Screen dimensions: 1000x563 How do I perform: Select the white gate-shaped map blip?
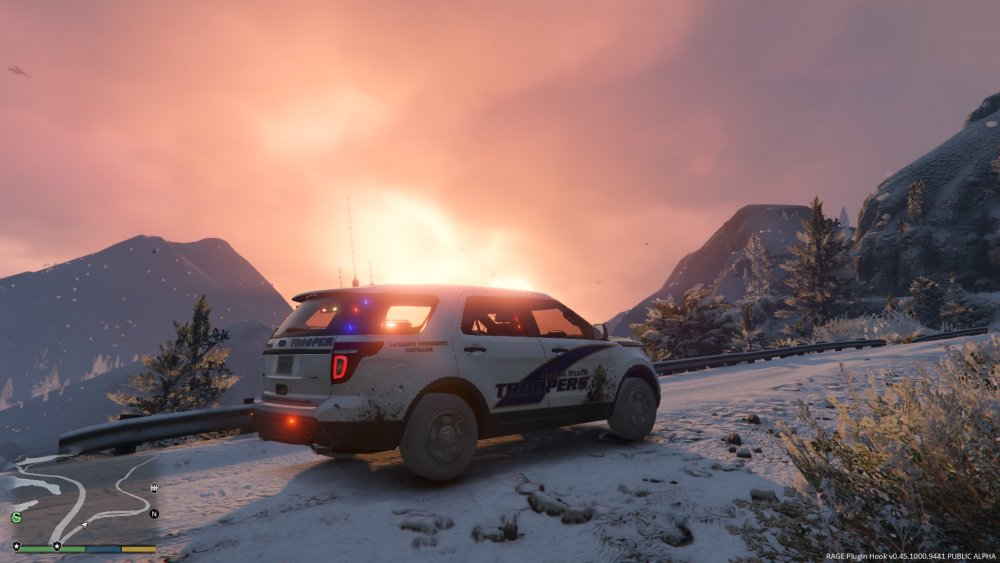pyautogui.click(x=154, y=488)
